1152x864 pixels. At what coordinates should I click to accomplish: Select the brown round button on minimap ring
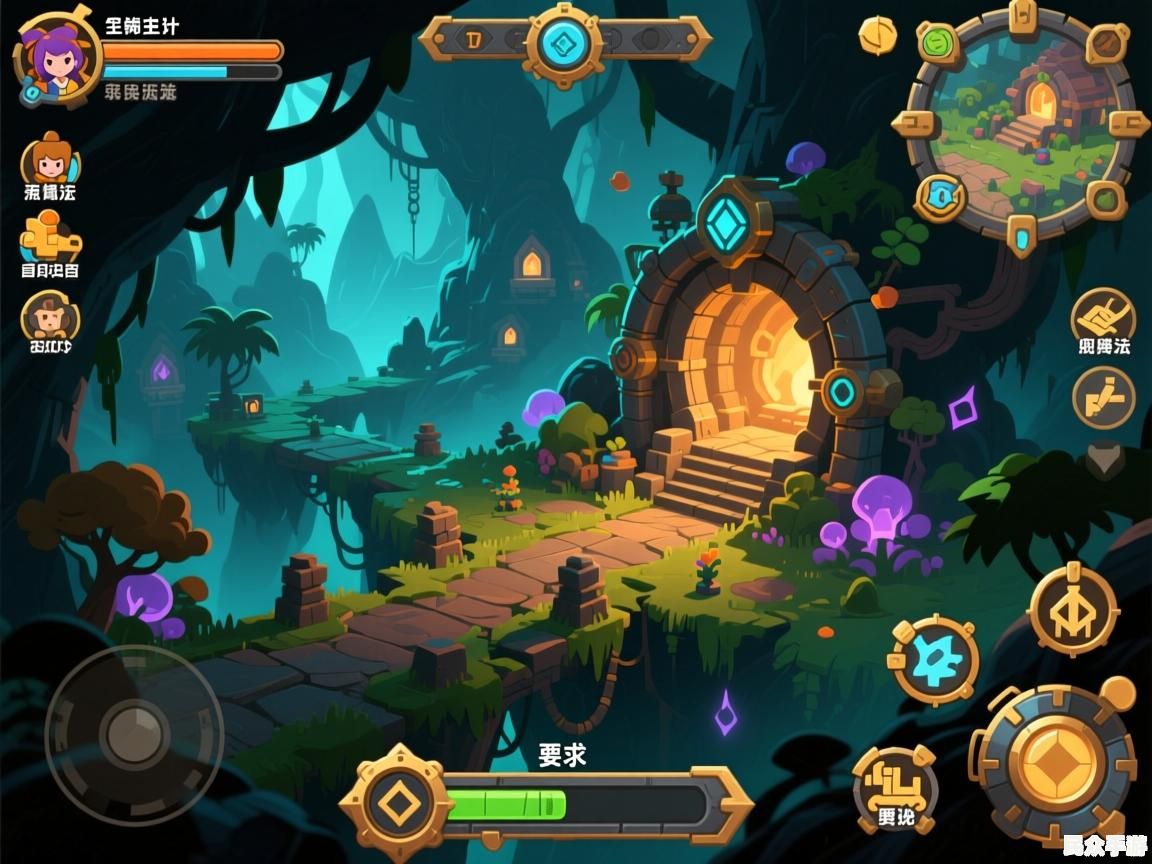[1106, 45]
